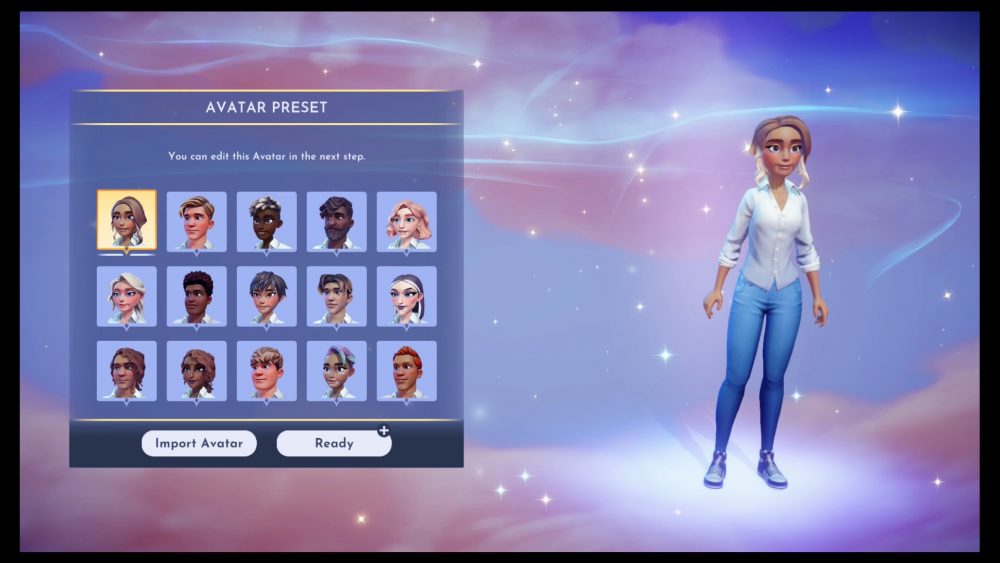Select the avatar with the white headband
The width and height of the screenshot is (1000, 563).
(406, 295)
